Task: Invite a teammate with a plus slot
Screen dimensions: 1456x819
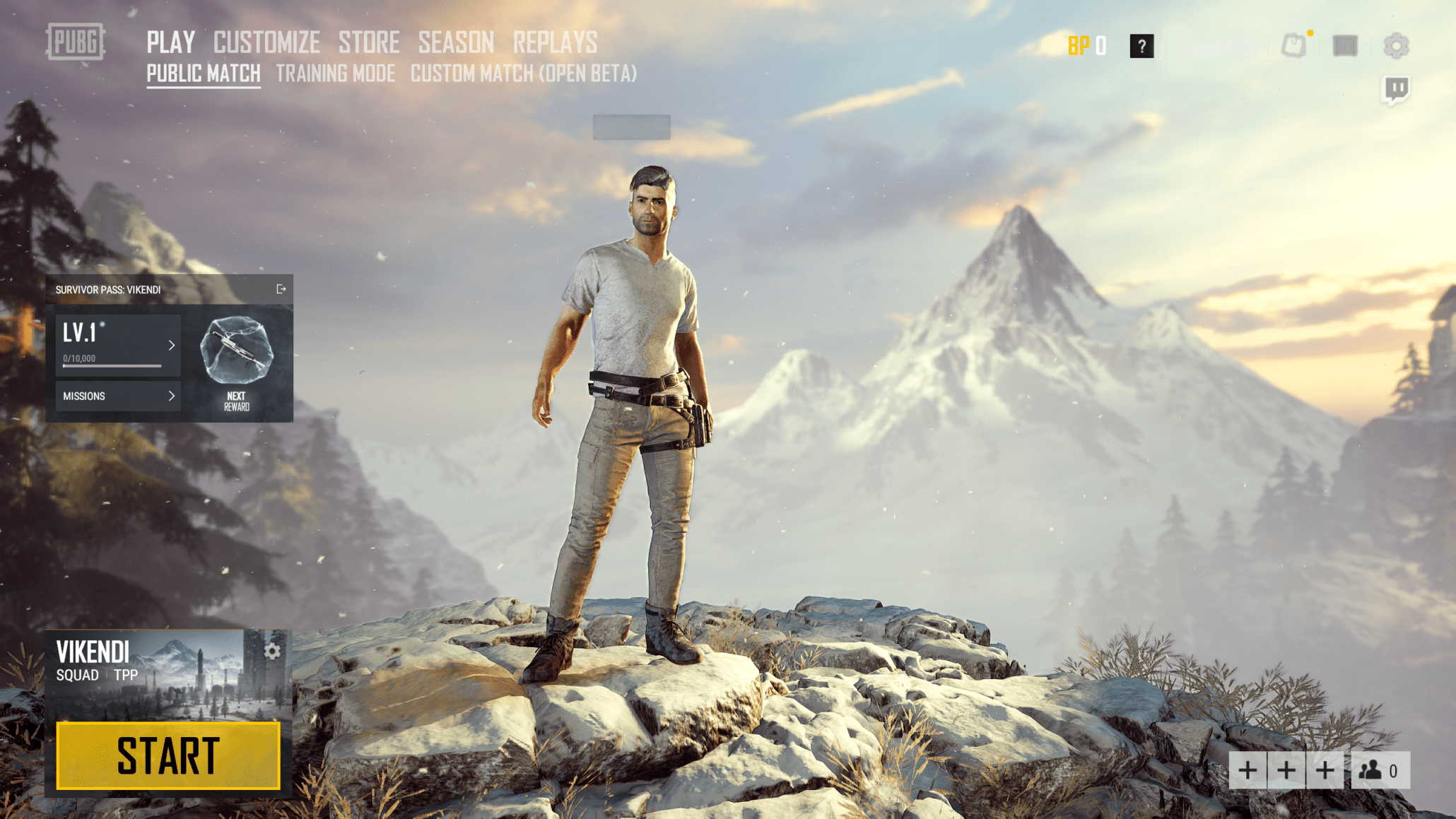Action: tap(1247, 770)
